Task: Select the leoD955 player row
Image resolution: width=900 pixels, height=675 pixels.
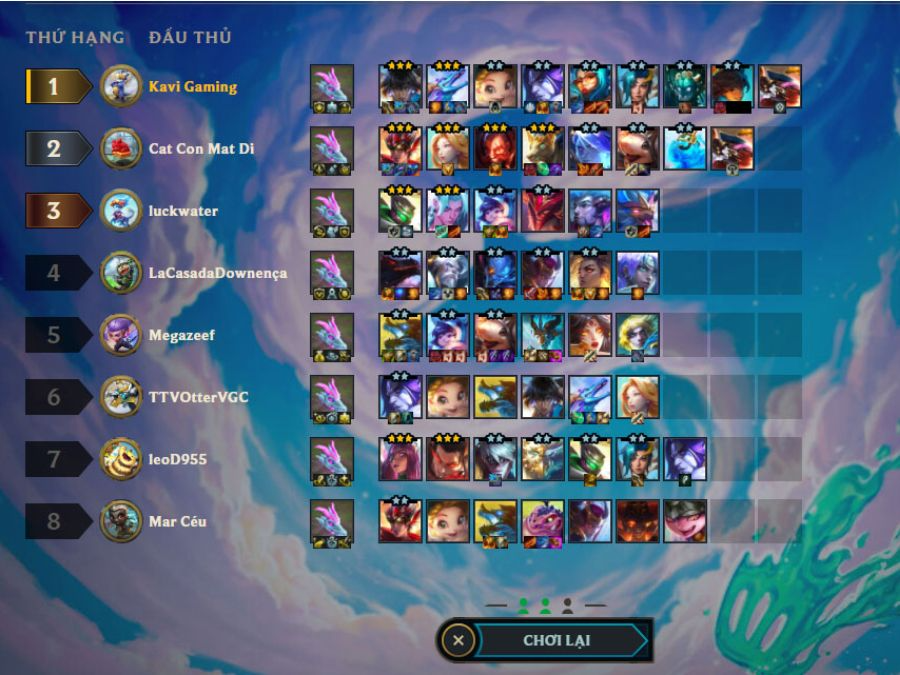Action: (178, 459)
